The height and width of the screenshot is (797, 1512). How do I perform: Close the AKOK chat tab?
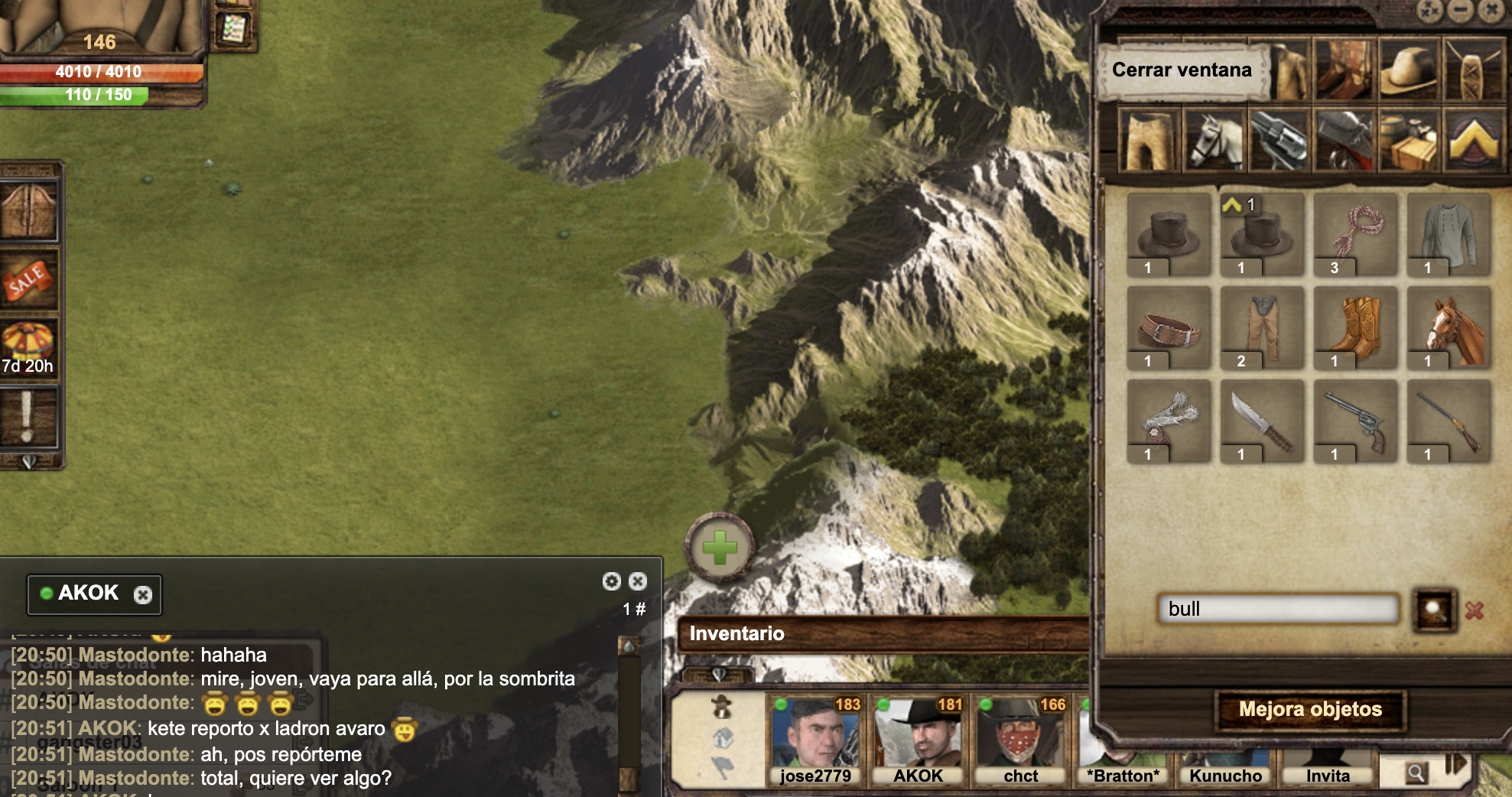click(143, 594)
